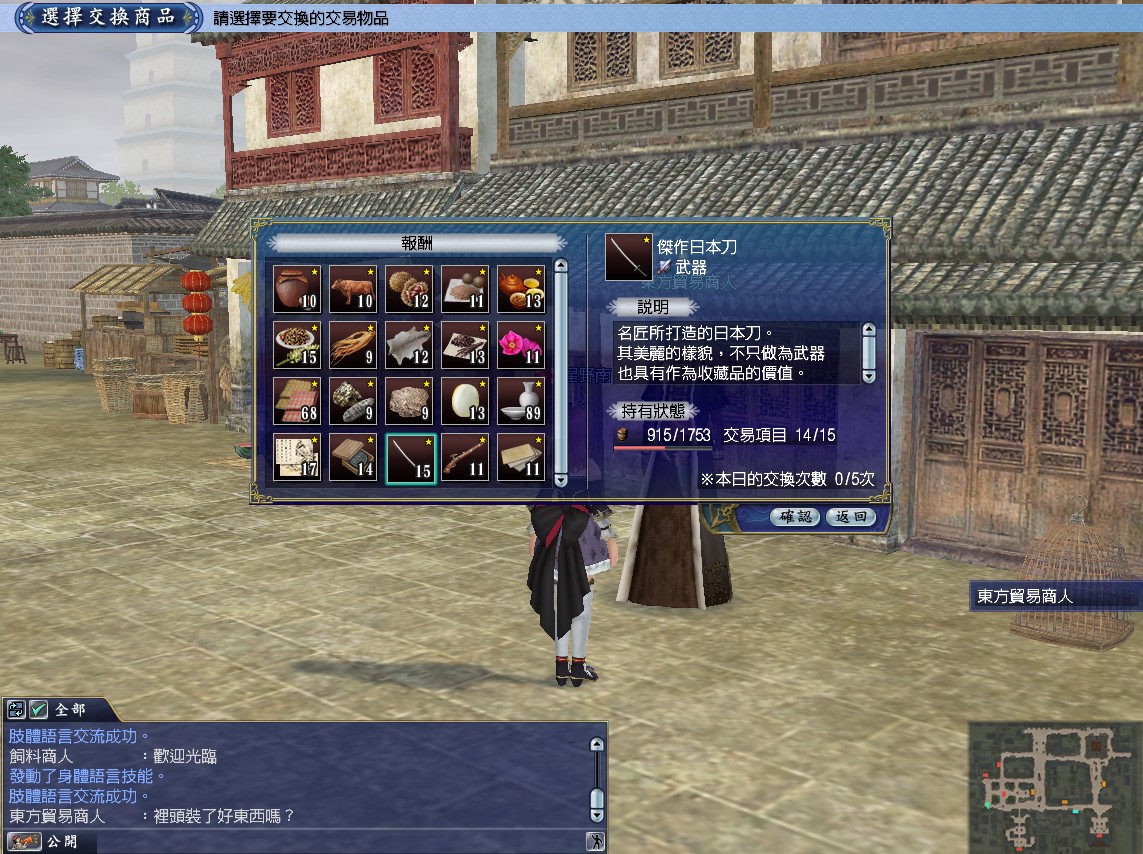1143x854 pixels.
Task: Select the teapot and tea set slot
Action: (x=521, y=289)
